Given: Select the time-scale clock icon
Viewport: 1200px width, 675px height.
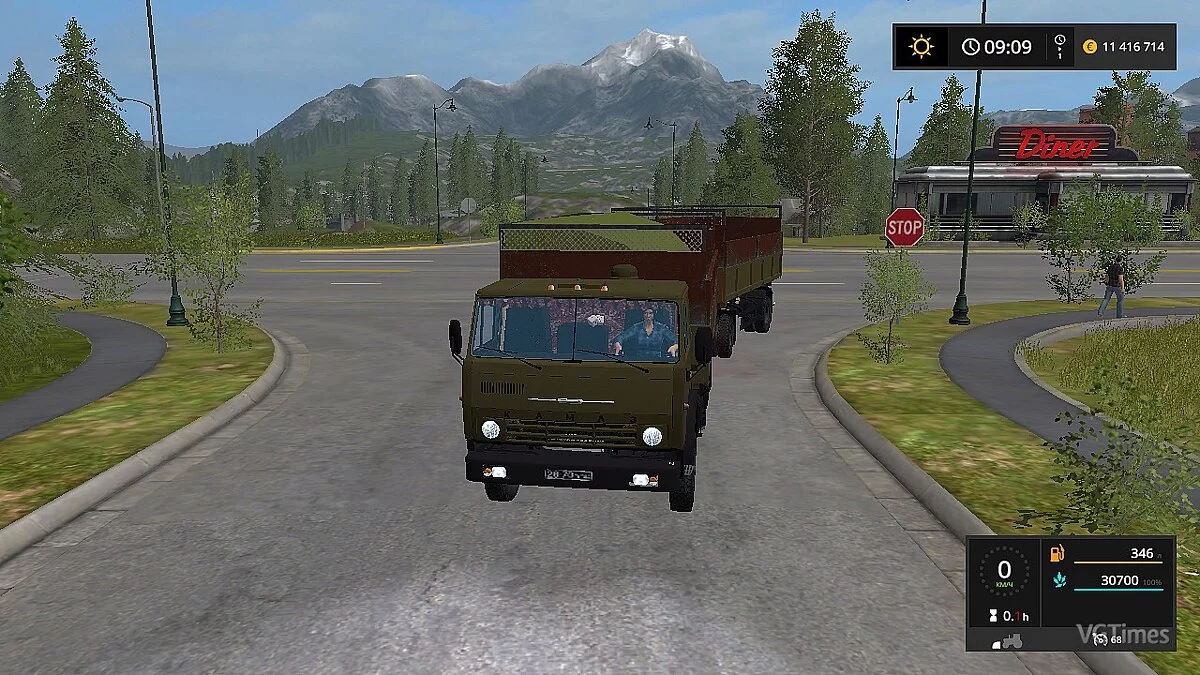Looking at the screenshot, I should point(1060,47).
